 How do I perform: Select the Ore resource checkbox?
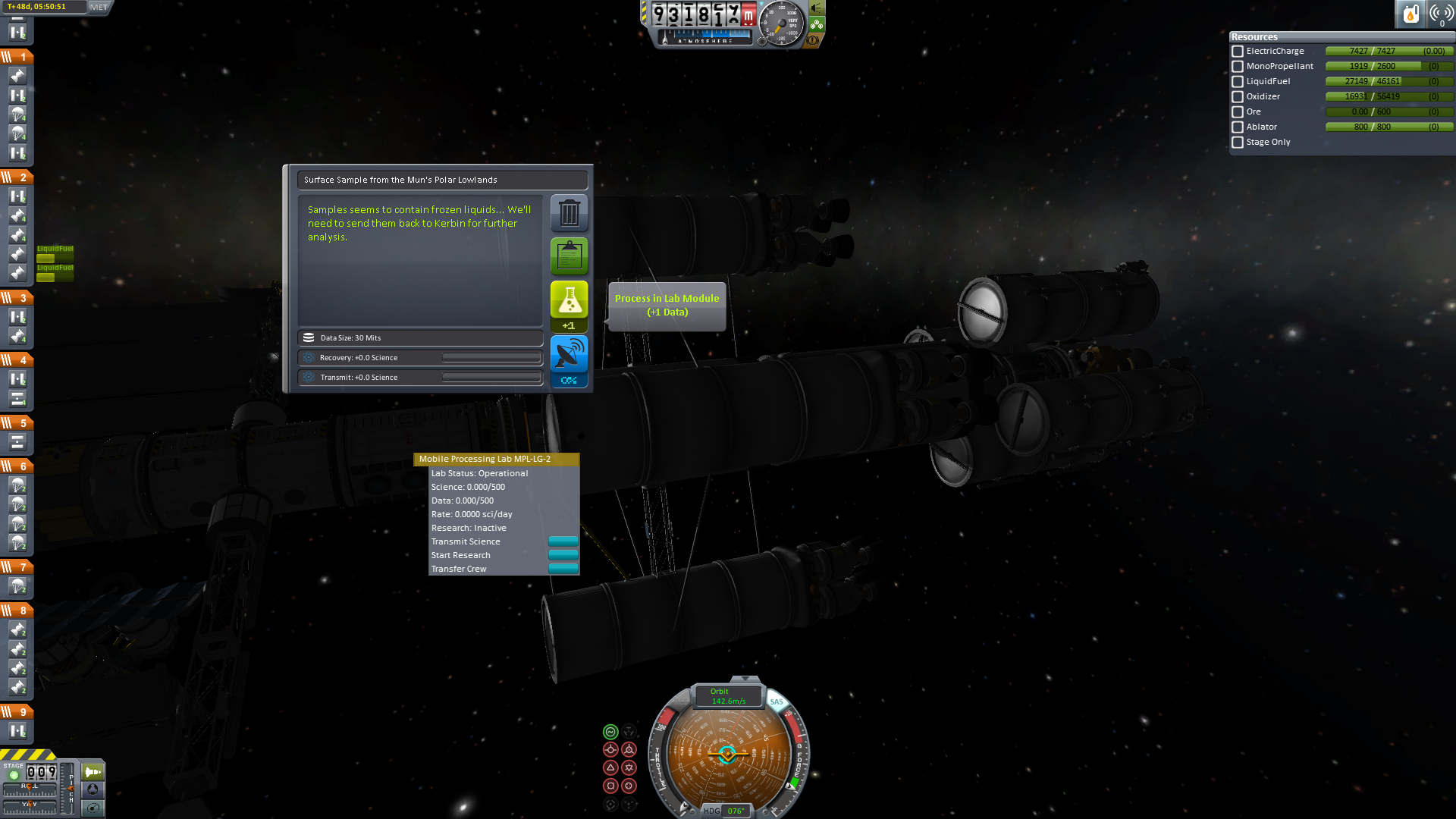point(1238,112)
